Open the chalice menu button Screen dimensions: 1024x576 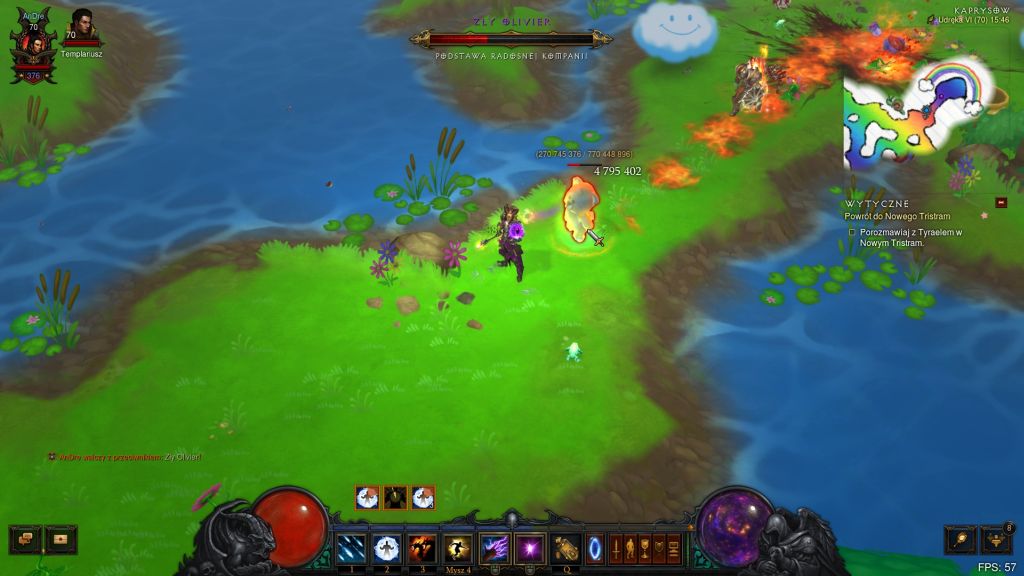[x=645, y=548]
